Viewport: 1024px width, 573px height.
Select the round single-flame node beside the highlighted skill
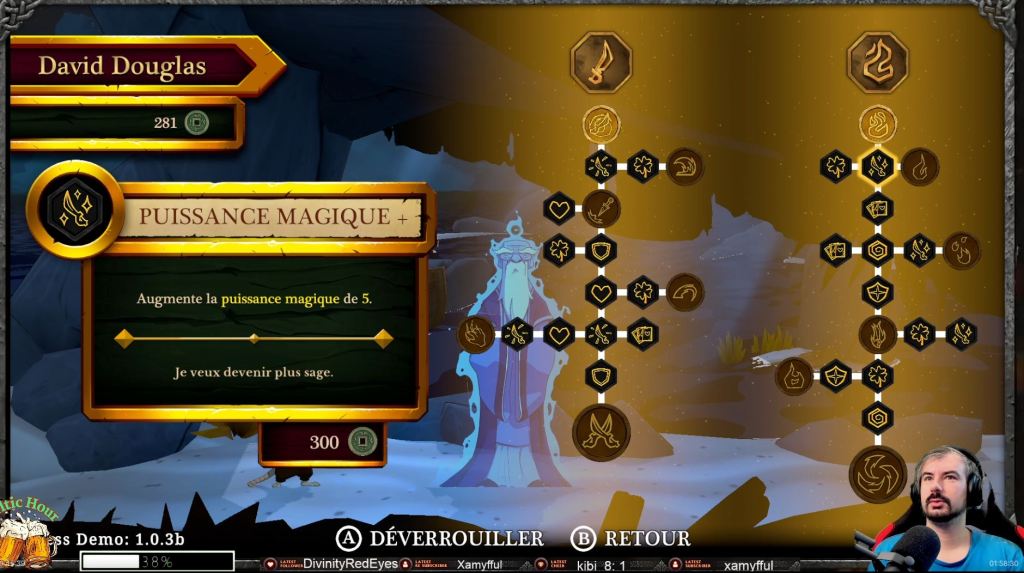point(920,166)
